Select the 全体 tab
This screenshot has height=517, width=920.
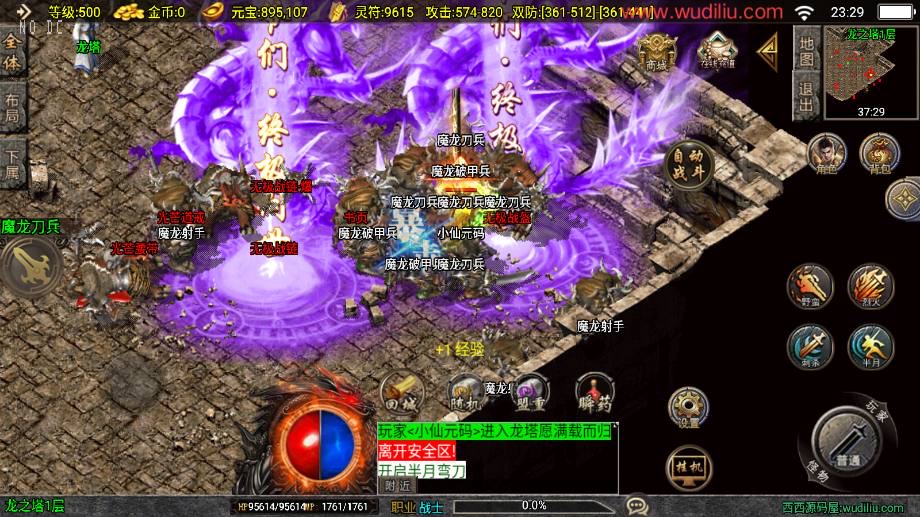click(x=12, y=52)
